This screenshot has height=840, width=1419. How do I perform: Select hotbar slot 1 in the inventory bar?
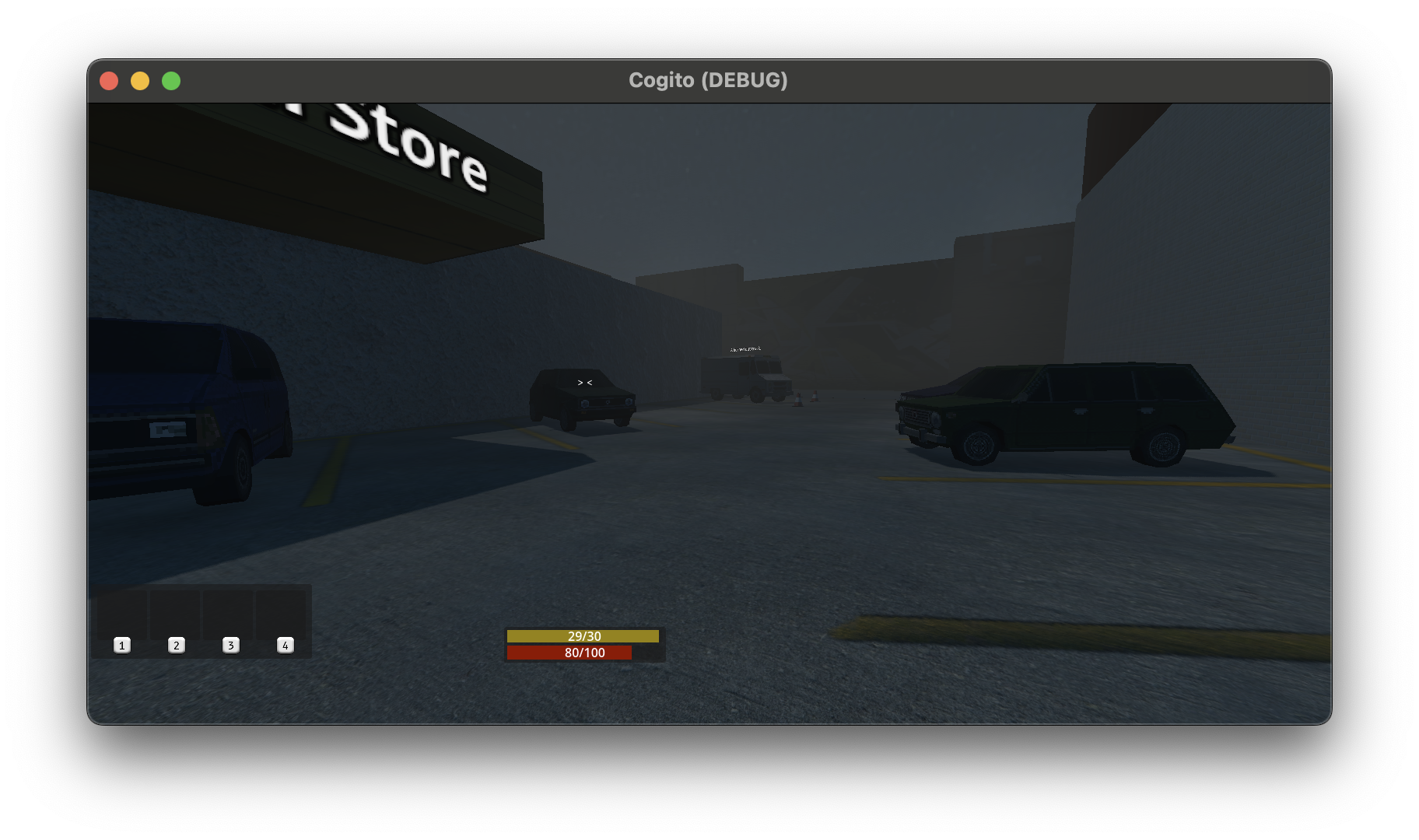pyautogui.click(x=122, y=645)
